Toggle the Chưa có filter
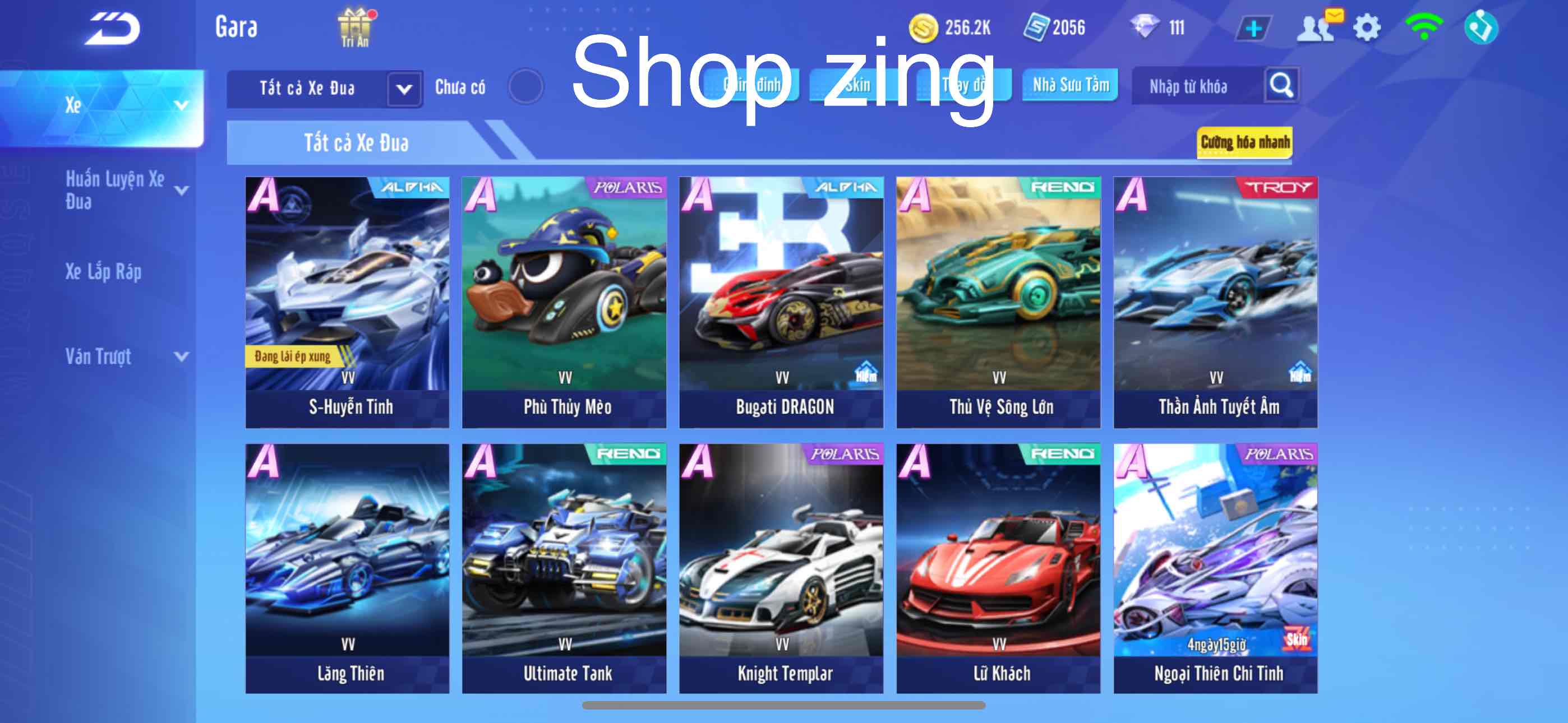 click(x=525, y=87)
